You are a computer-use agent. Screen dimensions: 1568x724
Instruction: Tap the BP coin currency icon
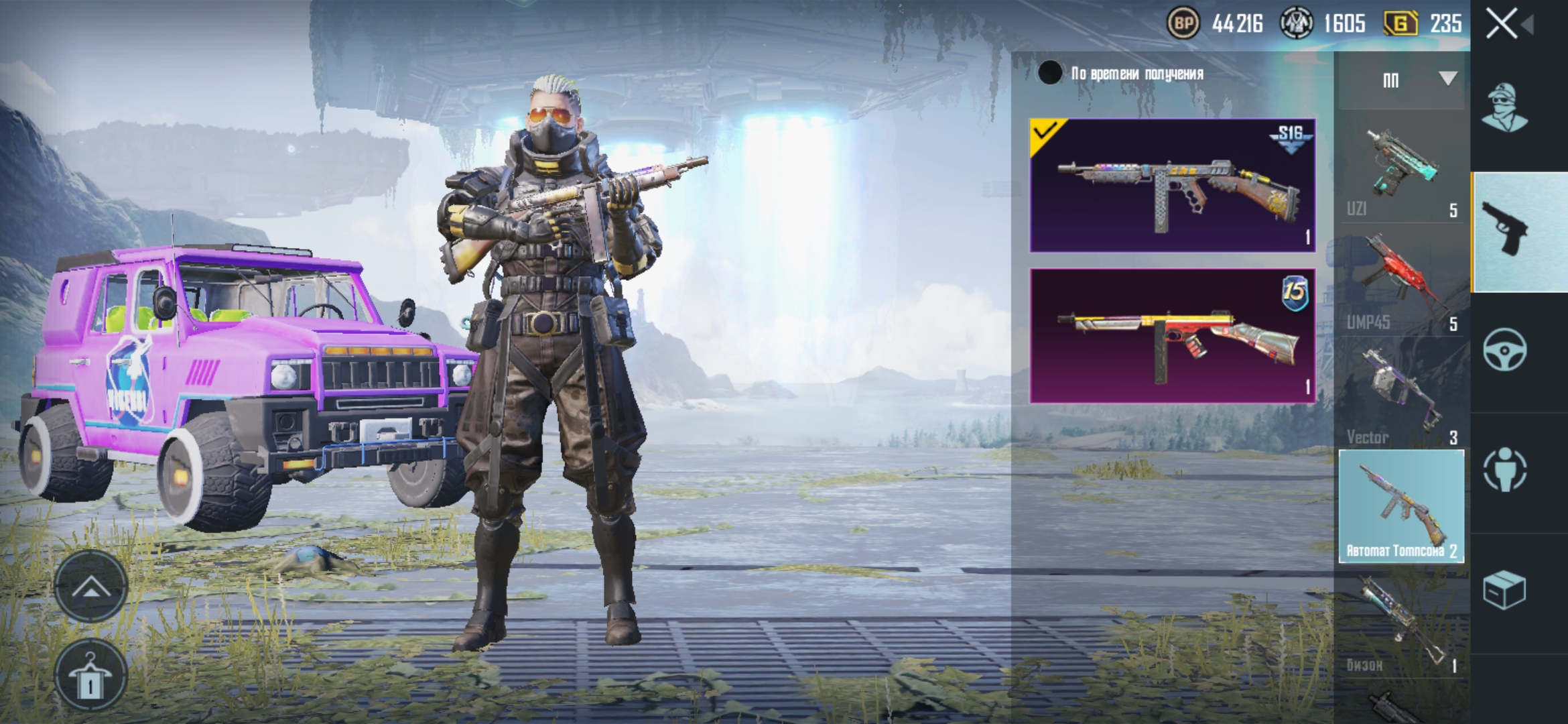[1183, 24]
